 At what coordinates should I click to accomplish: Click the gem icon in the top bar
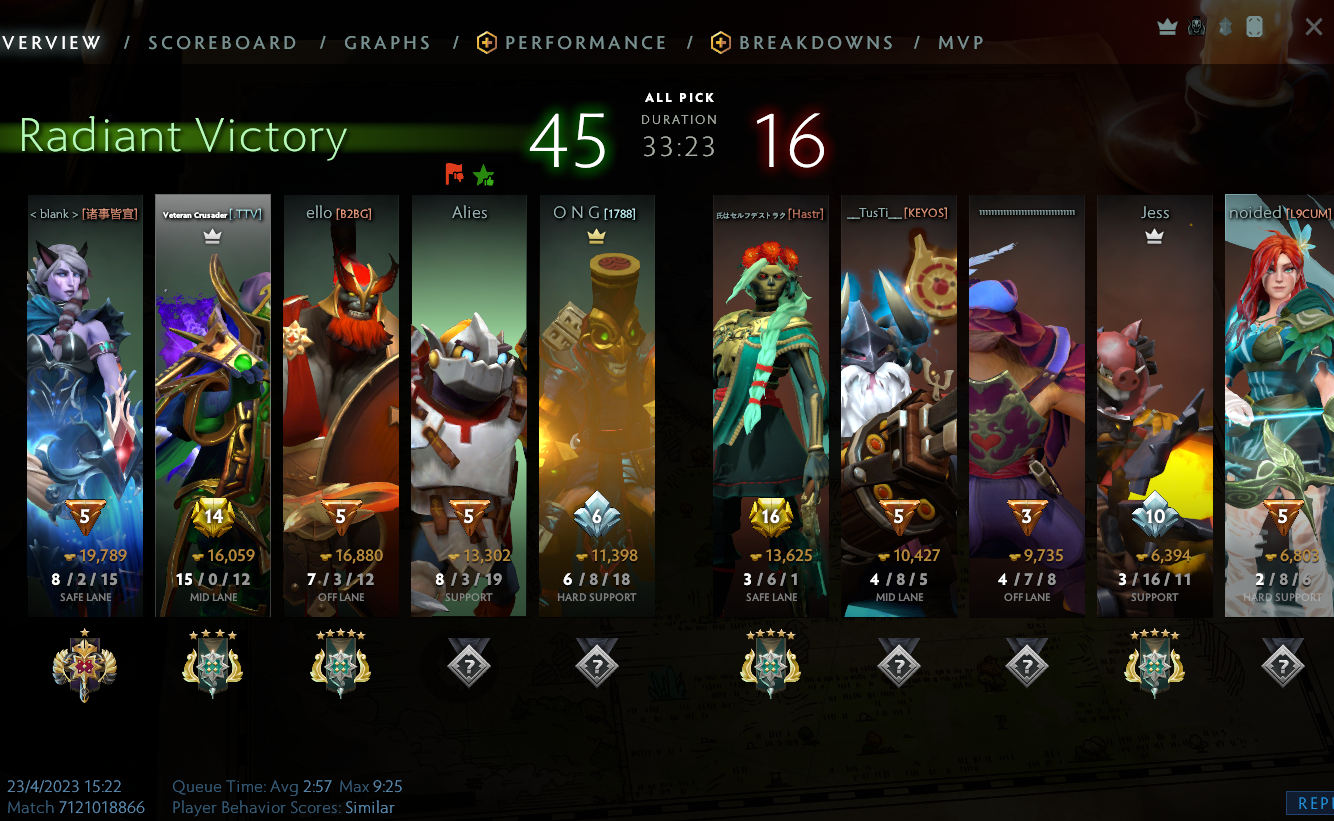[x=1225, y=27]
